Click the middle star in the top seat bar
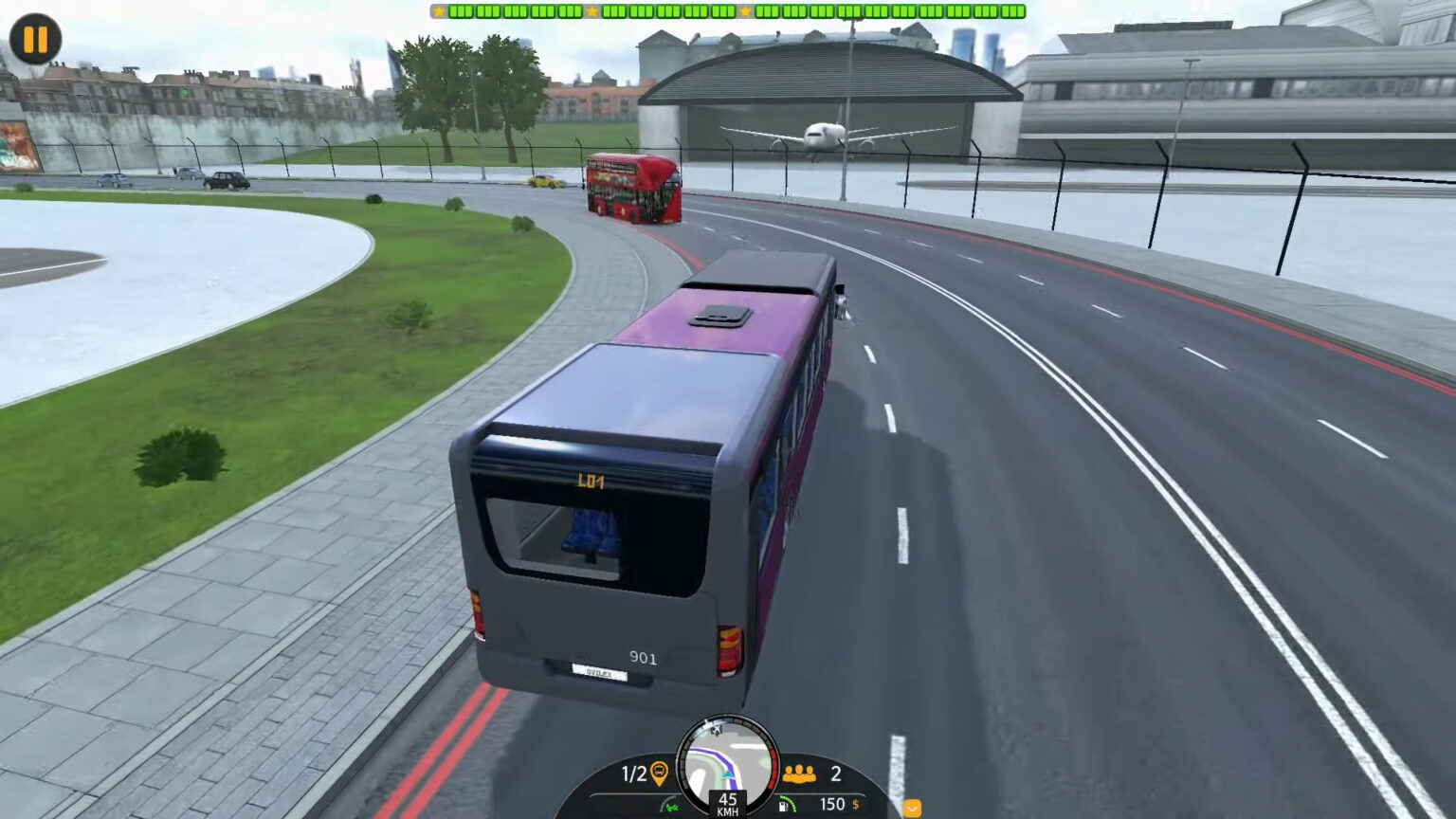1456x819 pixels. pos(592,12)
